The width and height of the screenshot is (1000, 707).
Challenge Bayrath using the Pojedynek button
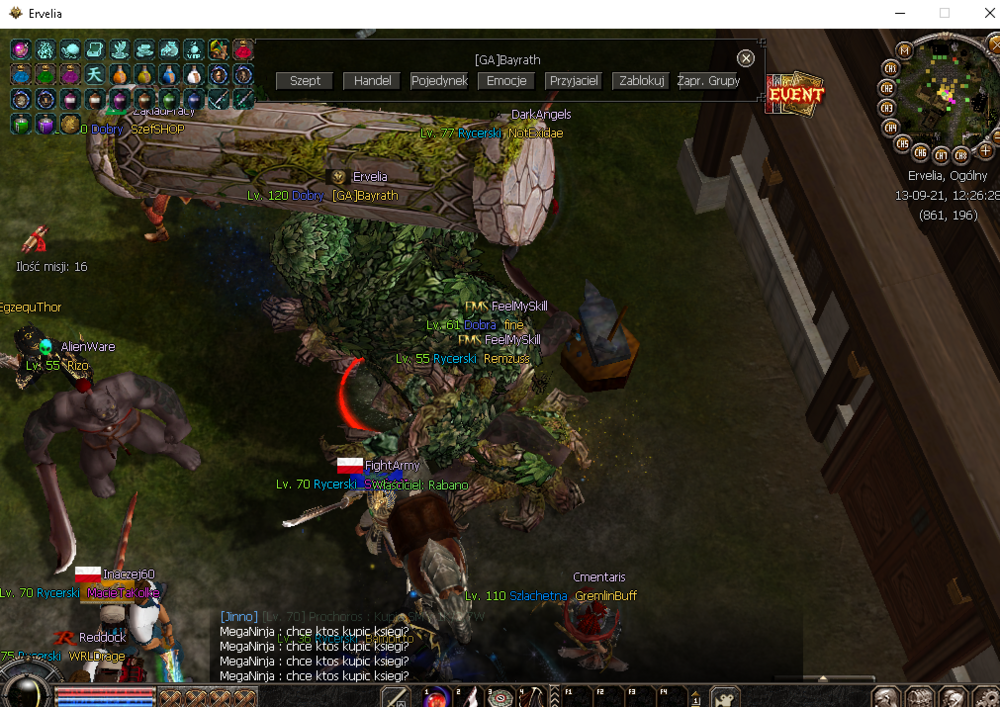tap(439, 81)
